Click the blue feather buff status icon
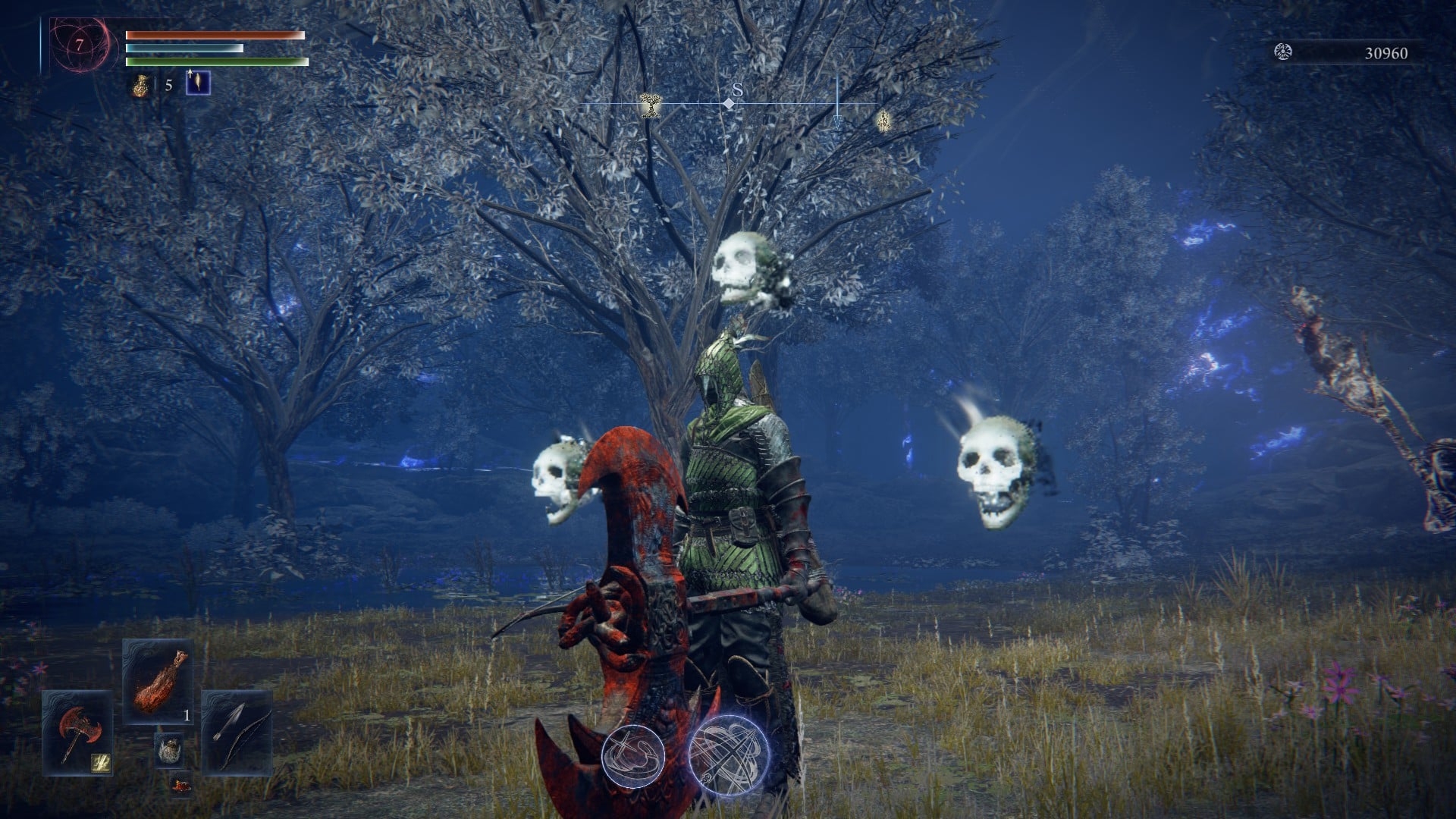The image size is (1456, 819). click(x=198, y=83)
